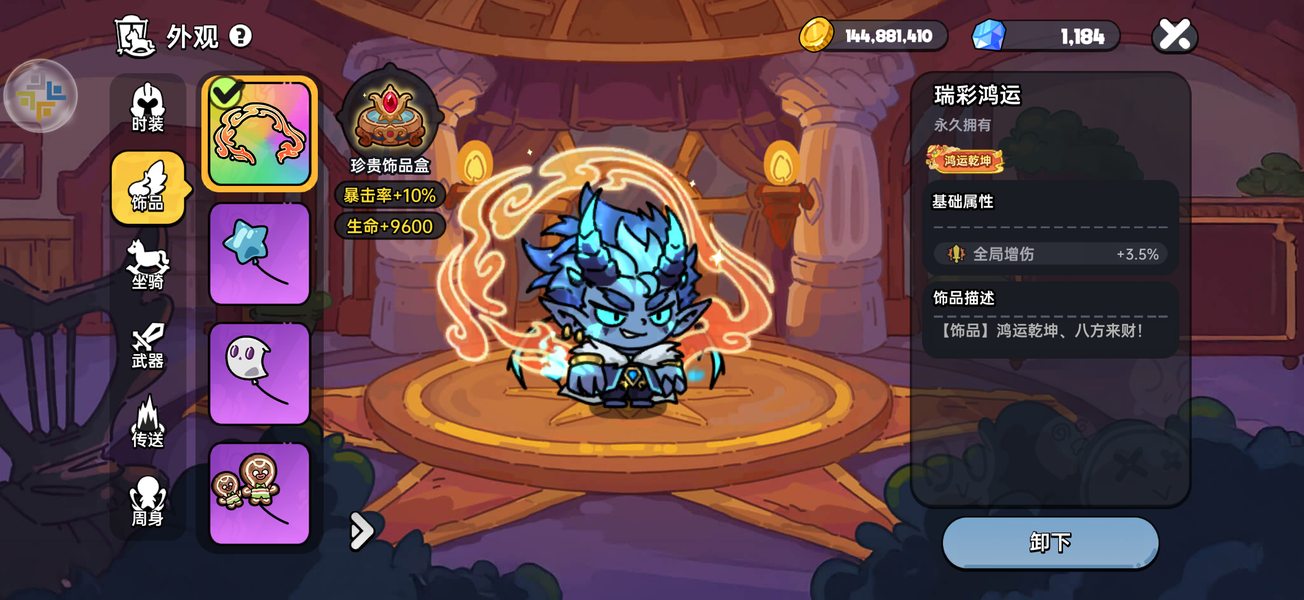The height and width of the screenshot is (600, 1304).
Task: Switch to the 武器 weapon tab
Action: click(x=147, y=345)
